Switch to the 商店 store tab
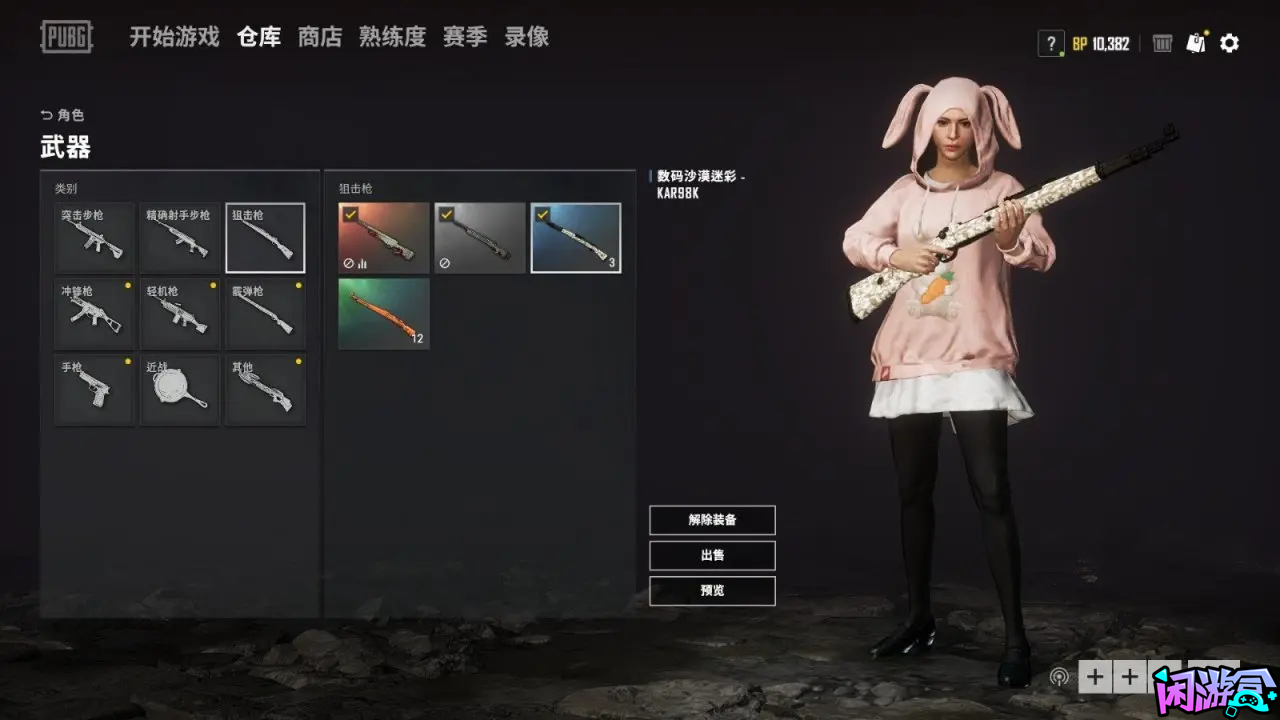 [320, 38]
